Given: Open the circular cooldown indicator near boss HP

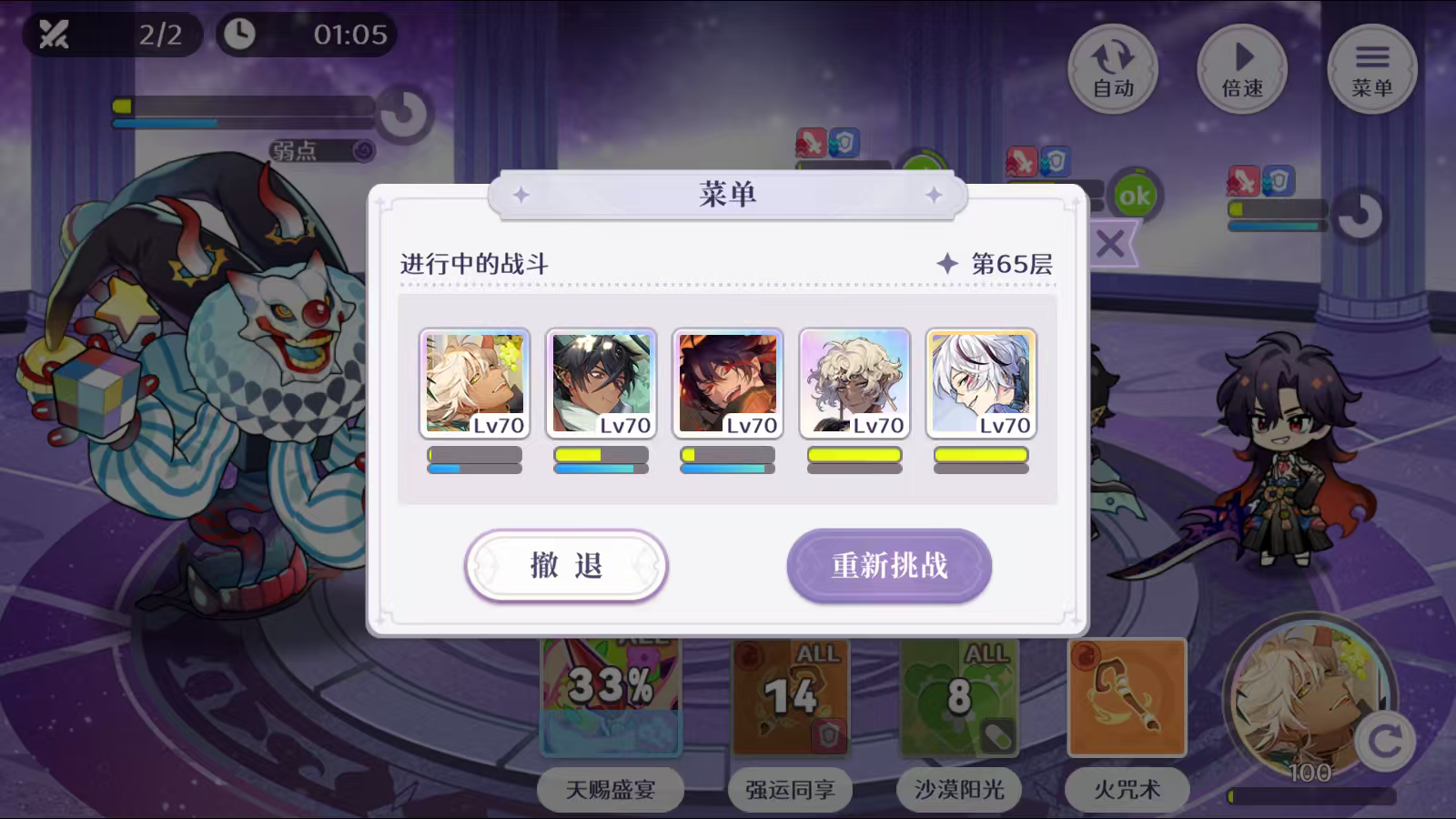Looking at the screenshot, I should pyautogui.click(x=403, y=109).
